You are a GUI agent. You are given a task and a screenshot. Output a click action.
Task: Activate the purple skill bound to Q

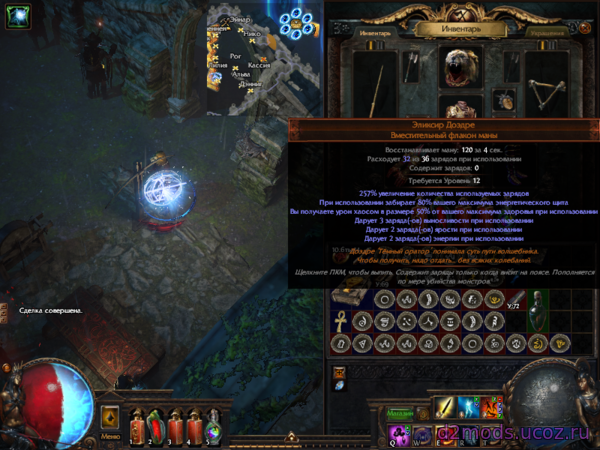point(399,433)
